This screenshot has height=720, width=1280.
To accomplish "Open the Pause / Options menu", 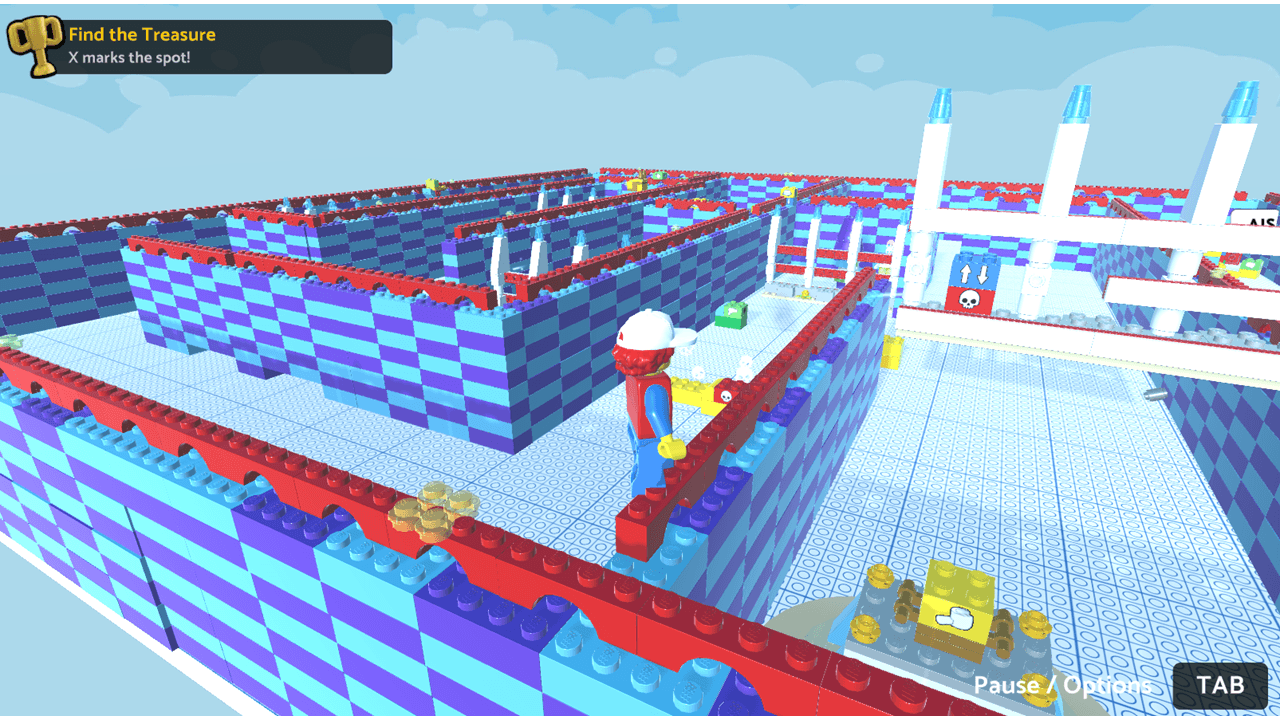I will click(x=1220, y=685).
